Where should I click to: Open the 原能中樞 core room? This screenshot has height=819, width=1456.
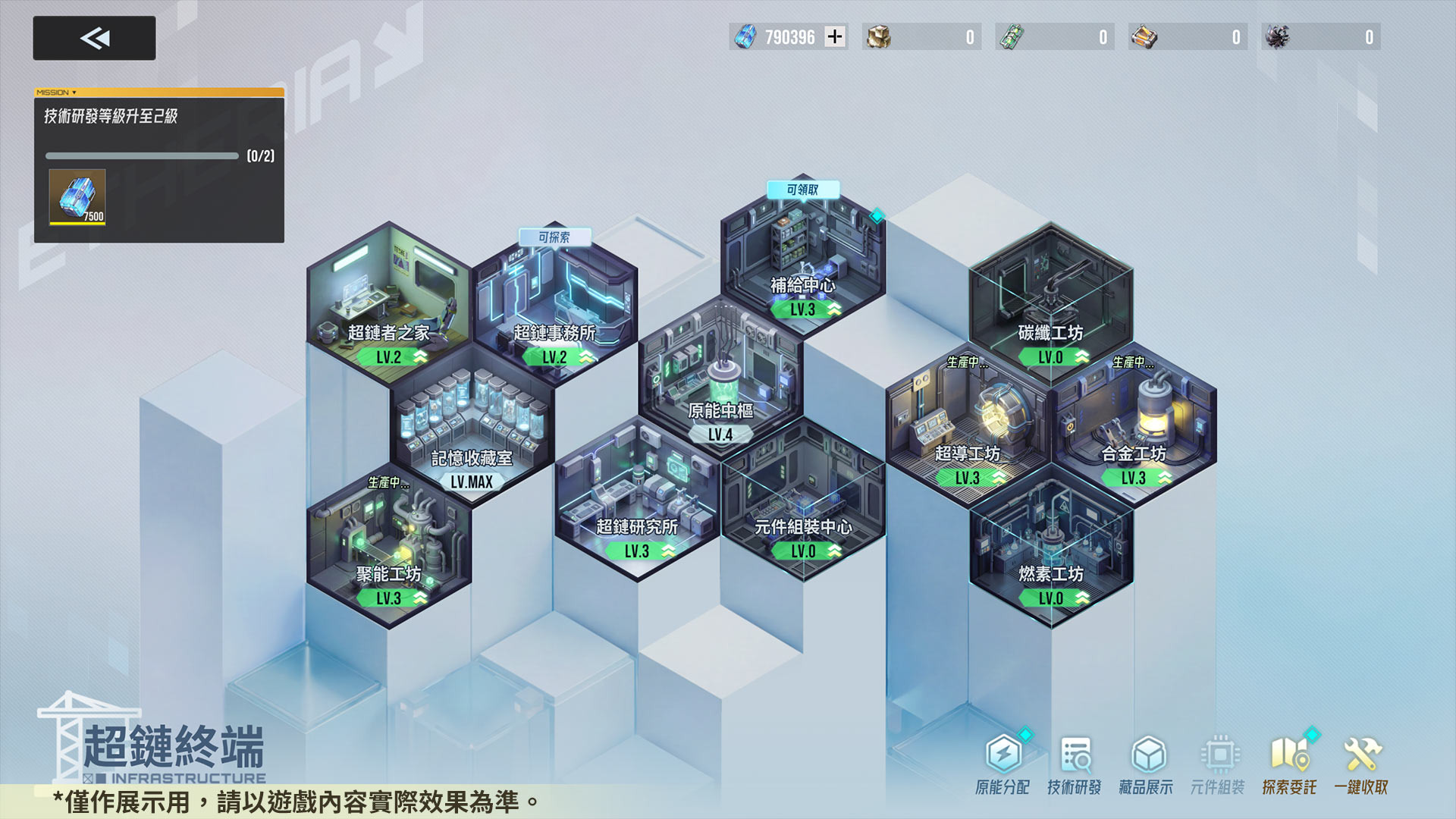[720, 379]
